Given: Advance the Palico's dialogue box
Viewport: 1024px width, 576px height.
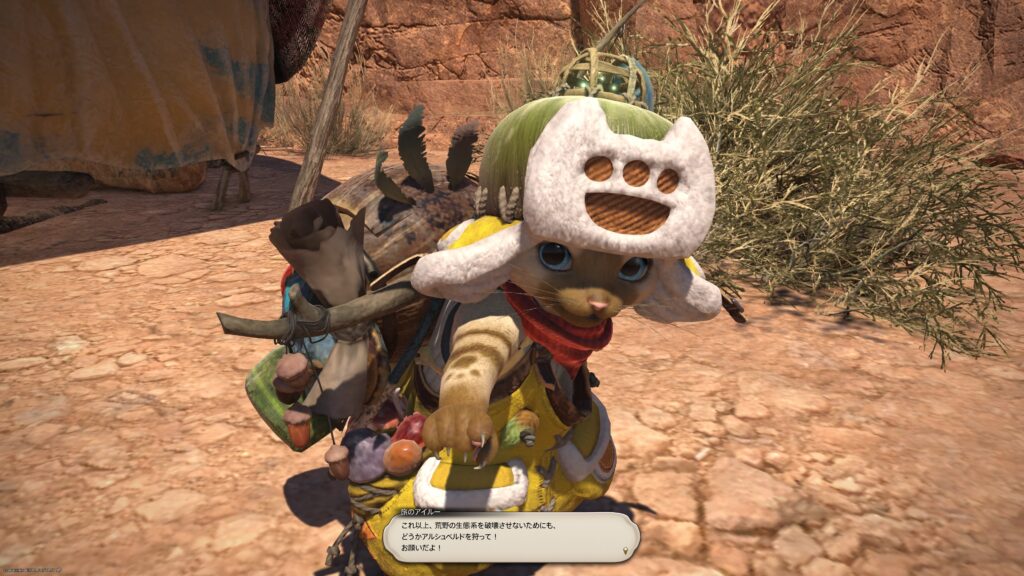Looking at the screenshot, I should tap(510, 537).
